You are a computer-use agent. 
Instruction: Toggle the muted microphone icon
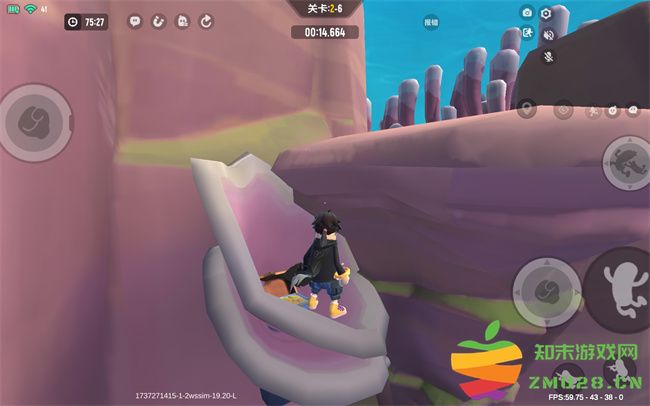coord(549,56)
